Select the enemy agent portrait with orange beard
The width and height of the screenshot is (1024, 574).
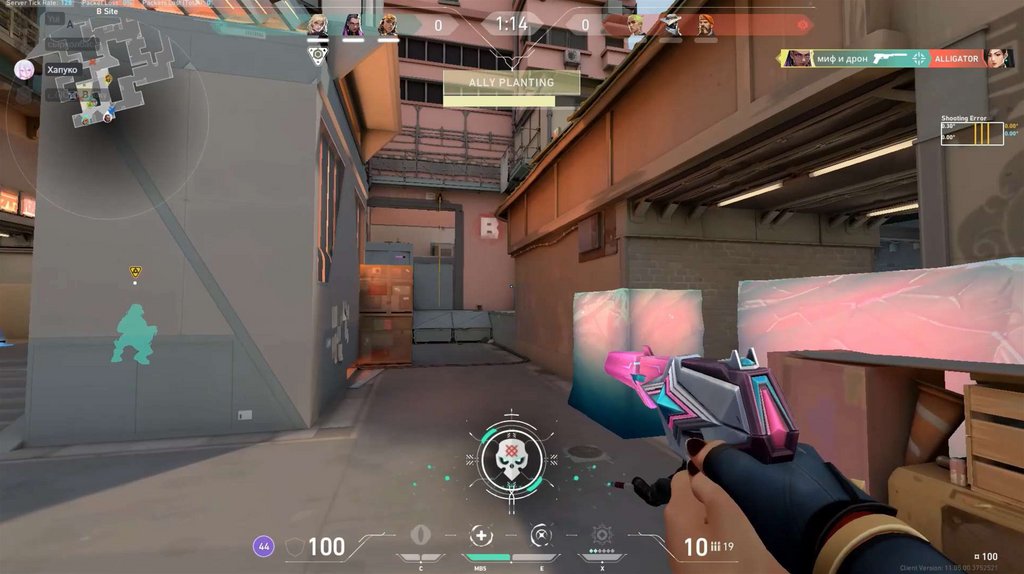(706, 24)
